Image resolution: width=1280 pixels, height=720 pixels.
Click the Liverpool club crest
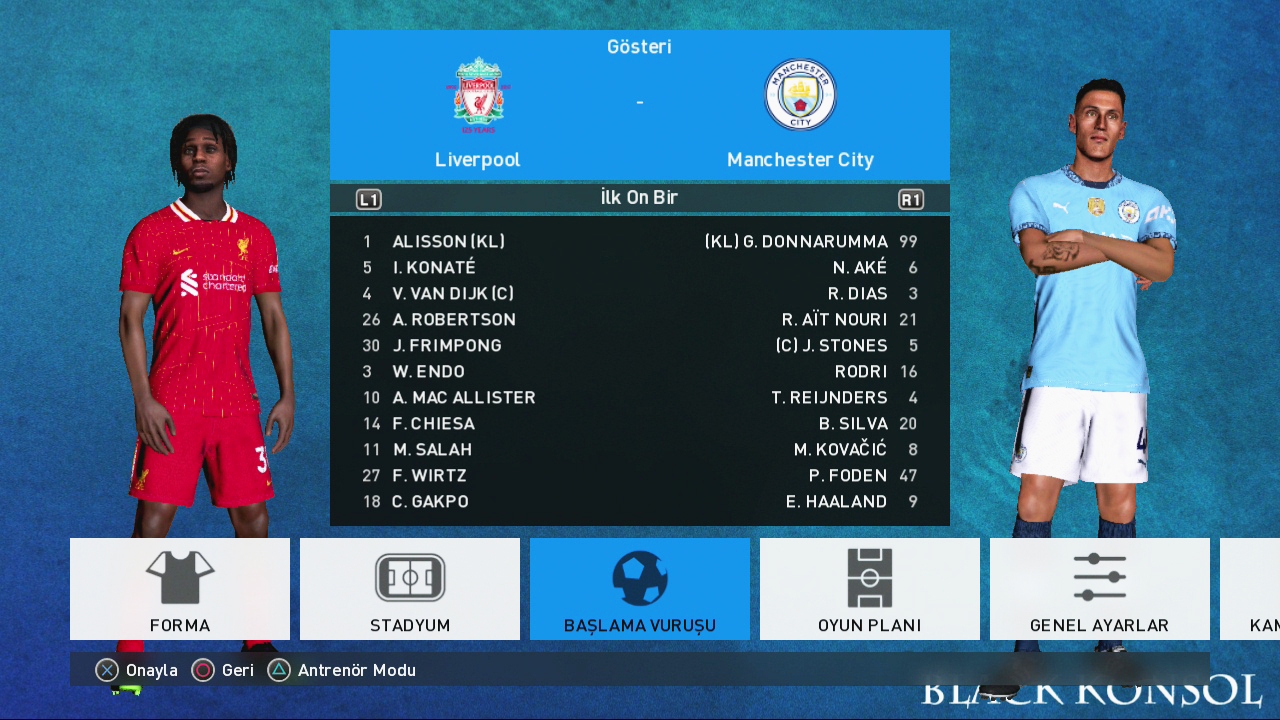[478, 96]
